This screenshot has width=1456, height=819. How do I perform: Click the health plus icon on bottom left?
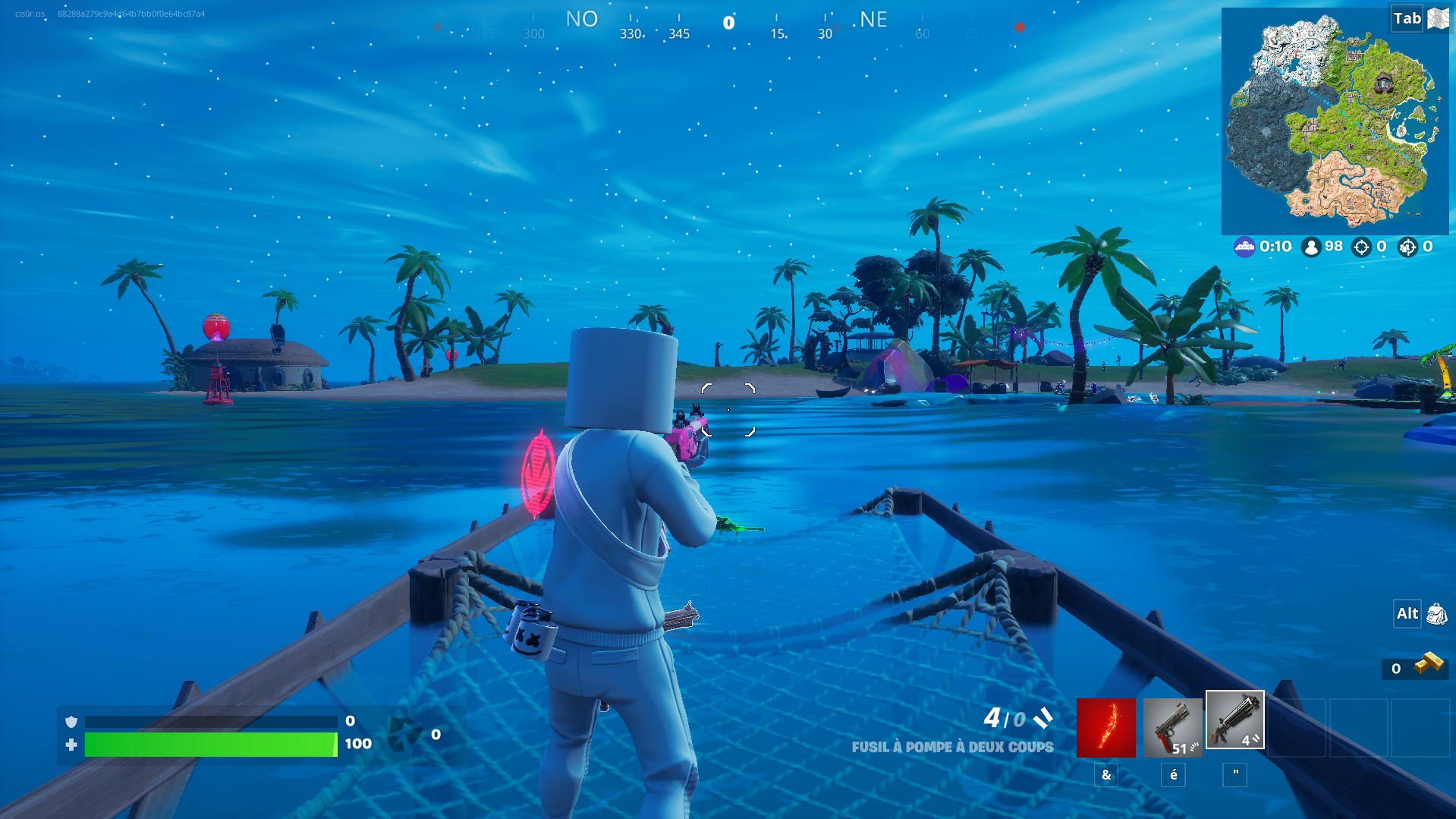click(71, 745)
